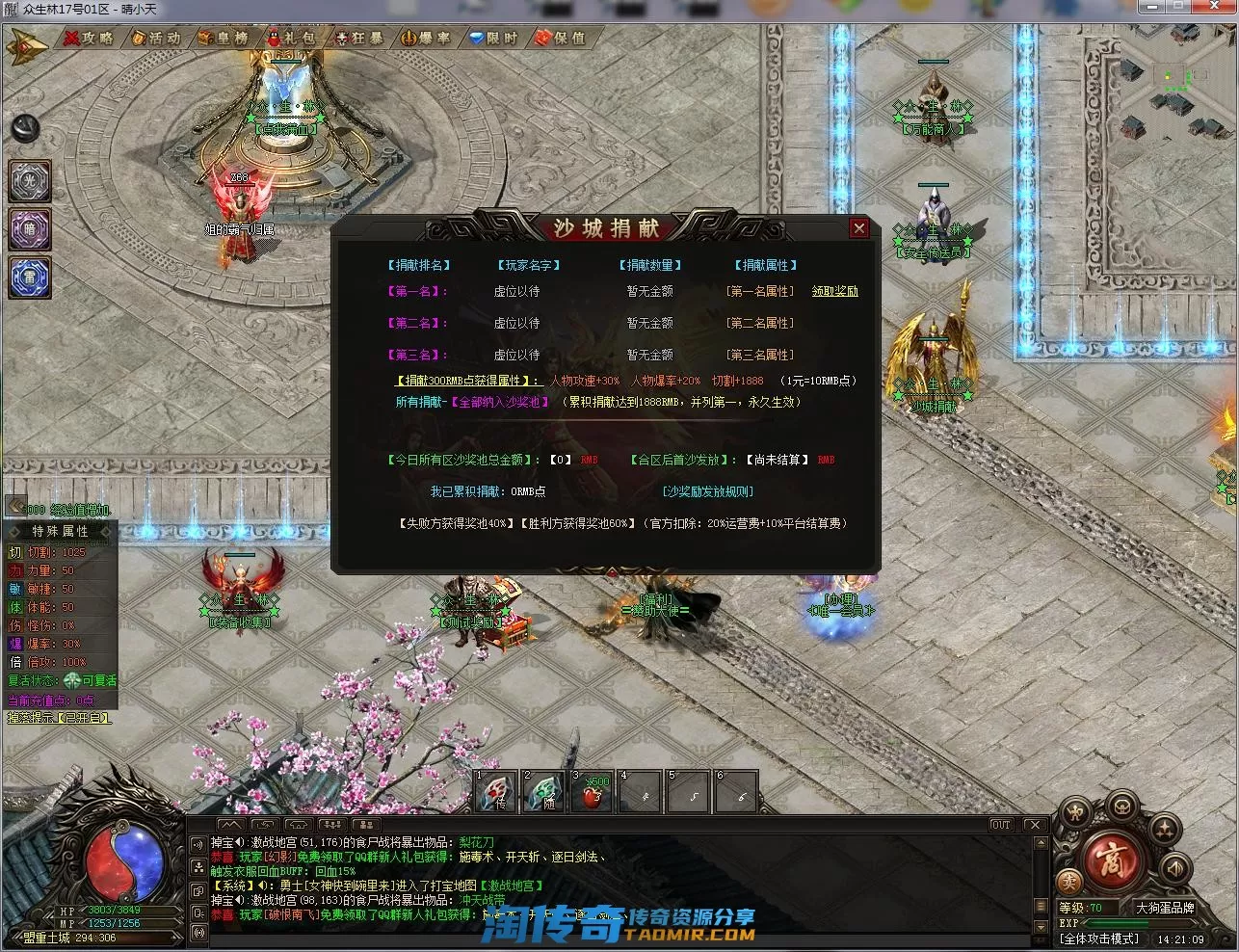Toggle the 掉落提示 drop notice link
This screenshot has width=1239, height=952.
tap(59, 718)
